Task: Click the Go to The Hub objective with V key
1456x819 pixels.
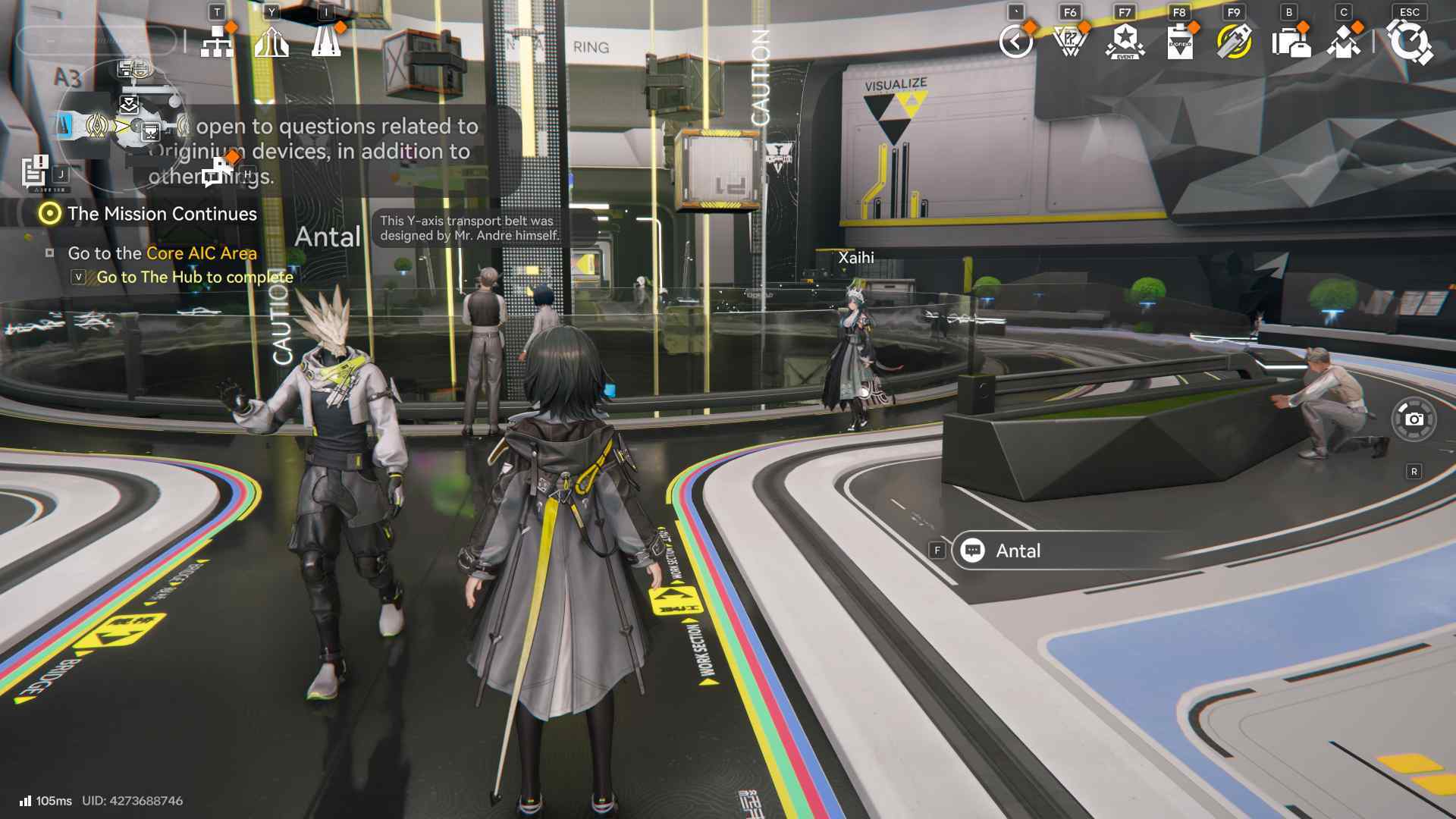Action: point(193,277)
